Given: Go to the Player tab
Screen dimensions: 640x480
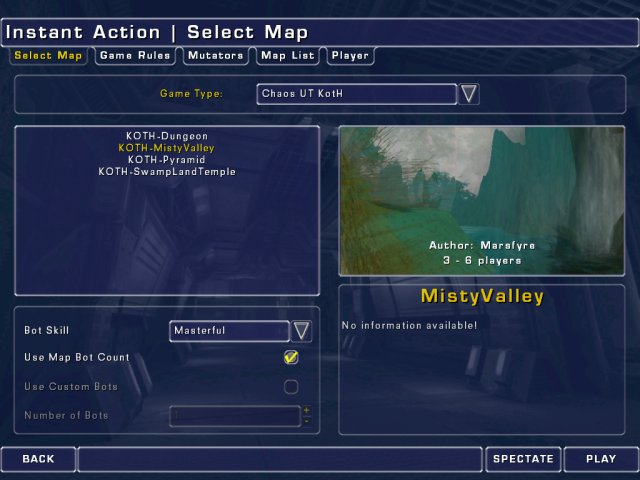Looking at the screenshot, I should point(350,56).
